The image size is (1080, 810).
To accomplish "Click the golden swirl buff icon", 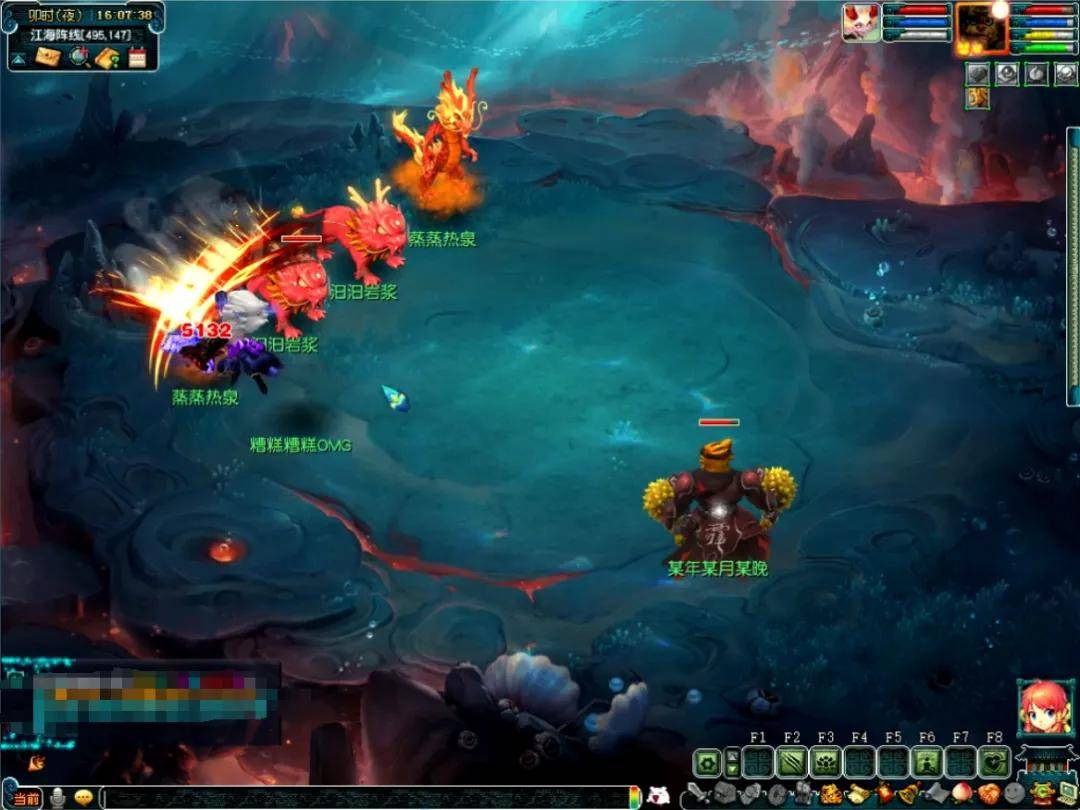I will [x=977, y=97].
